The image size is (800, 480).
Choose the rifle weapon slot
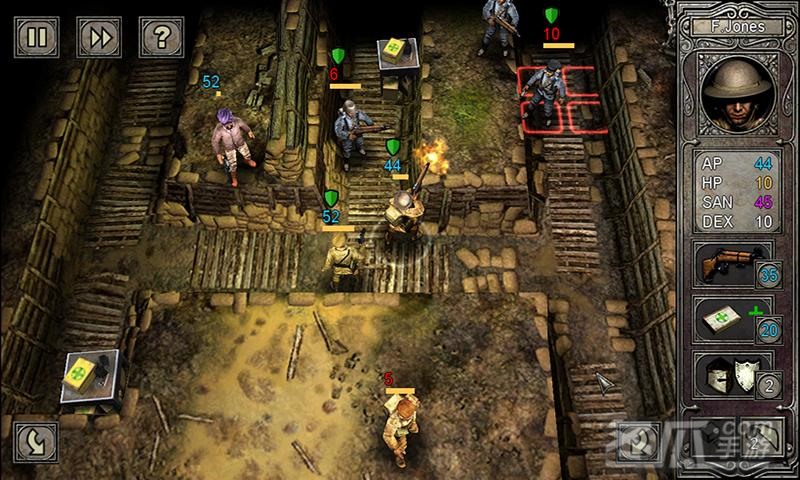(732, 263)
